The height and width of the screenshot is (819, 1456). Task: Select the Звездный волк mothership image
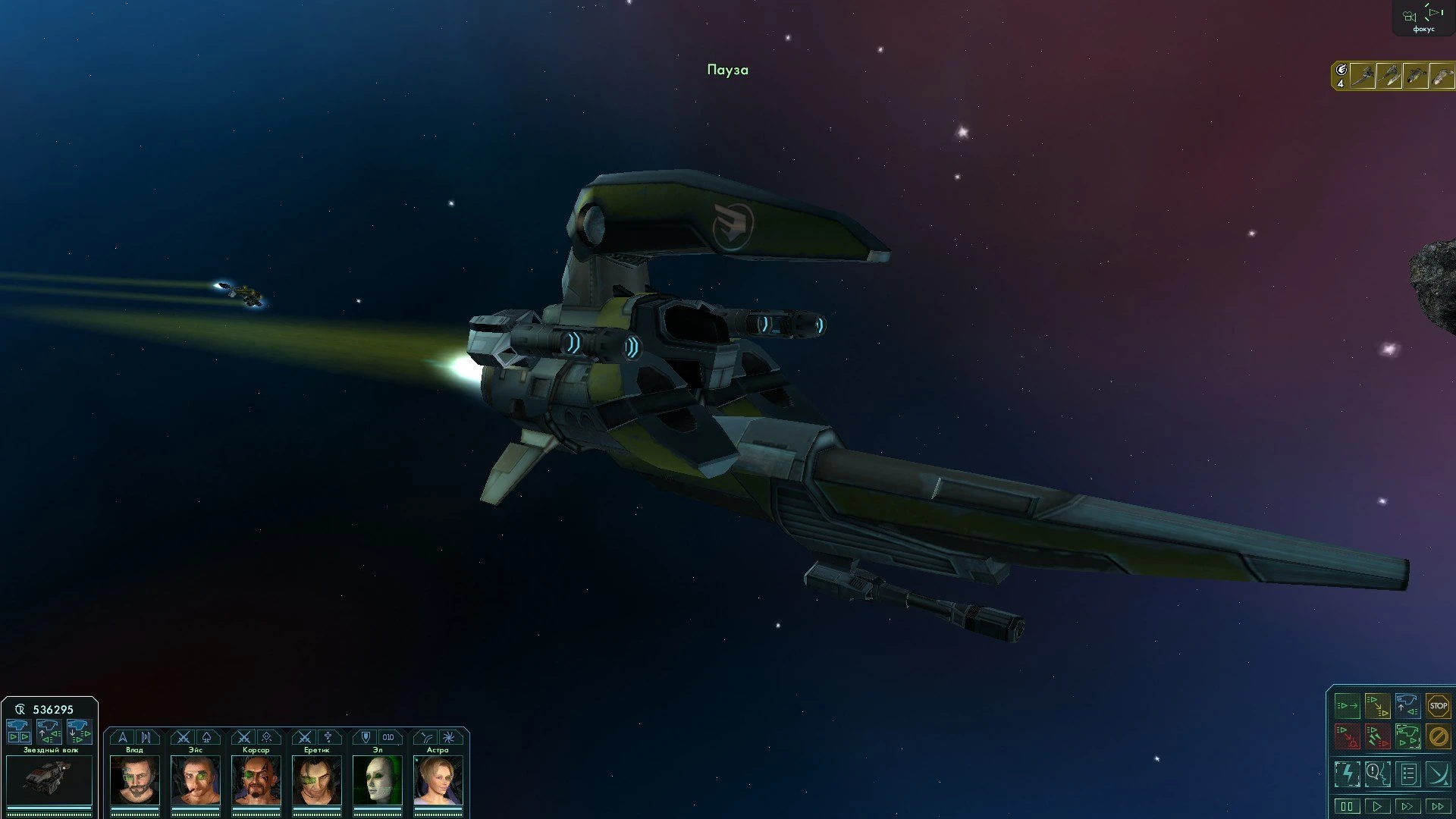[49, 780]
